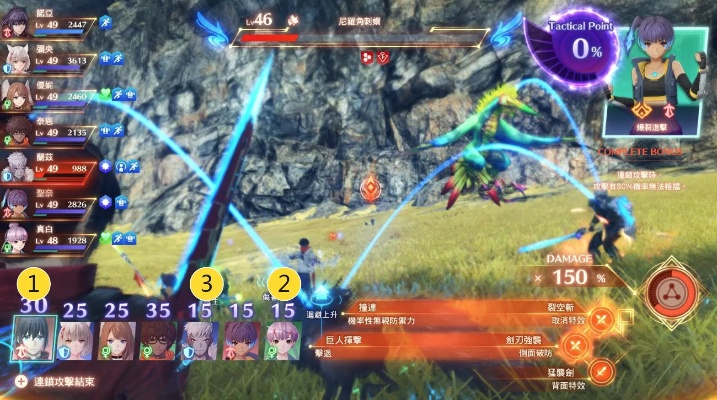717x400 pixels.
Task: Select the glasses-wearing character with 35 TP
Action: pyautogui.click(x=156, y=340)
